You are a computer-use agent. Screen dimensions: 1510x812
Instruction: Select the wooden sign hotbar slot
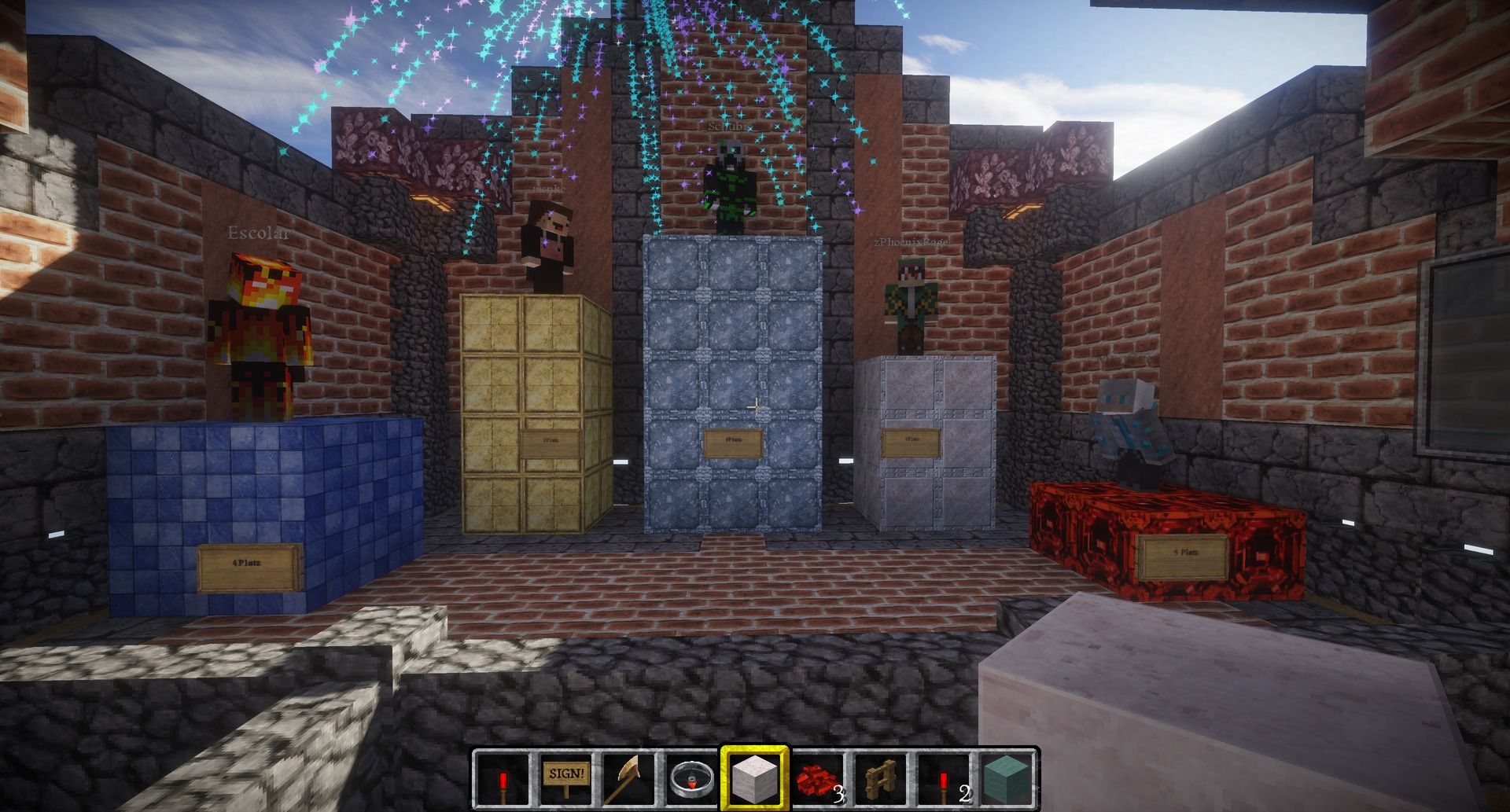point(565,778)
